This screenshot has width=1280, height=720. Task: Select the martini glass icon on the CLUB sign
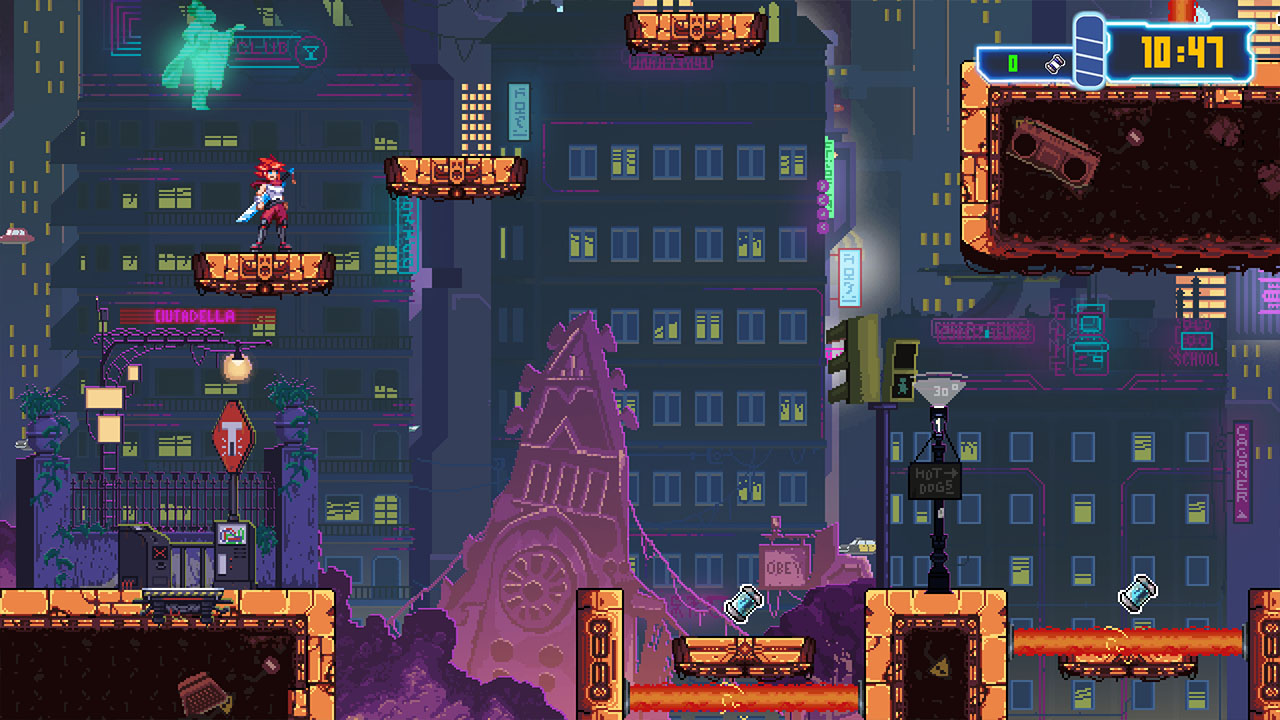(312, 52)
